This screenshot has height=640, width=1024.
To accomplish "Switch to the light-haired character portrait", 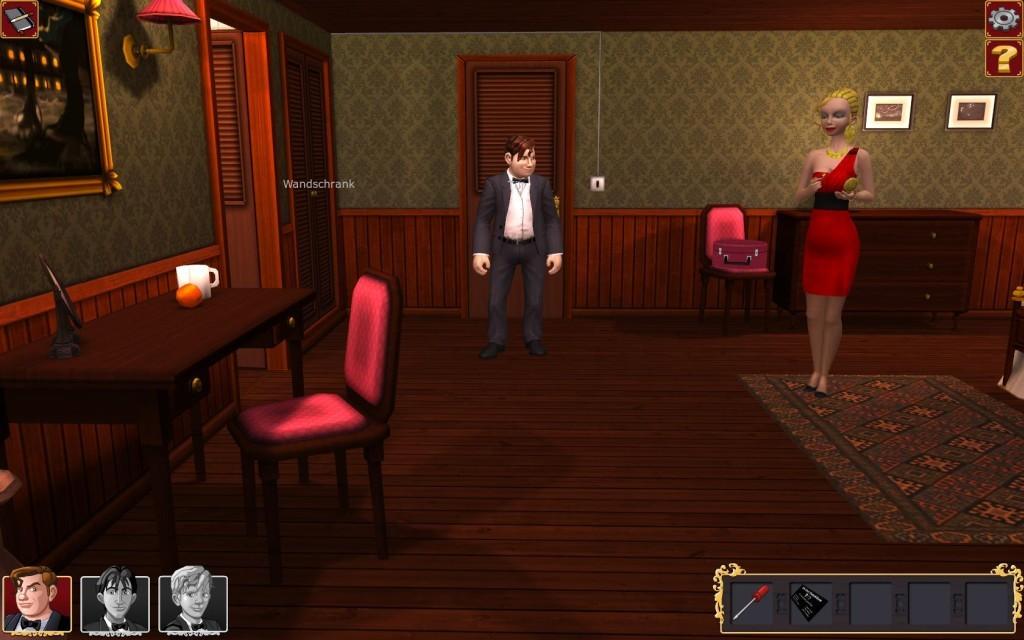I will point(193,603).
